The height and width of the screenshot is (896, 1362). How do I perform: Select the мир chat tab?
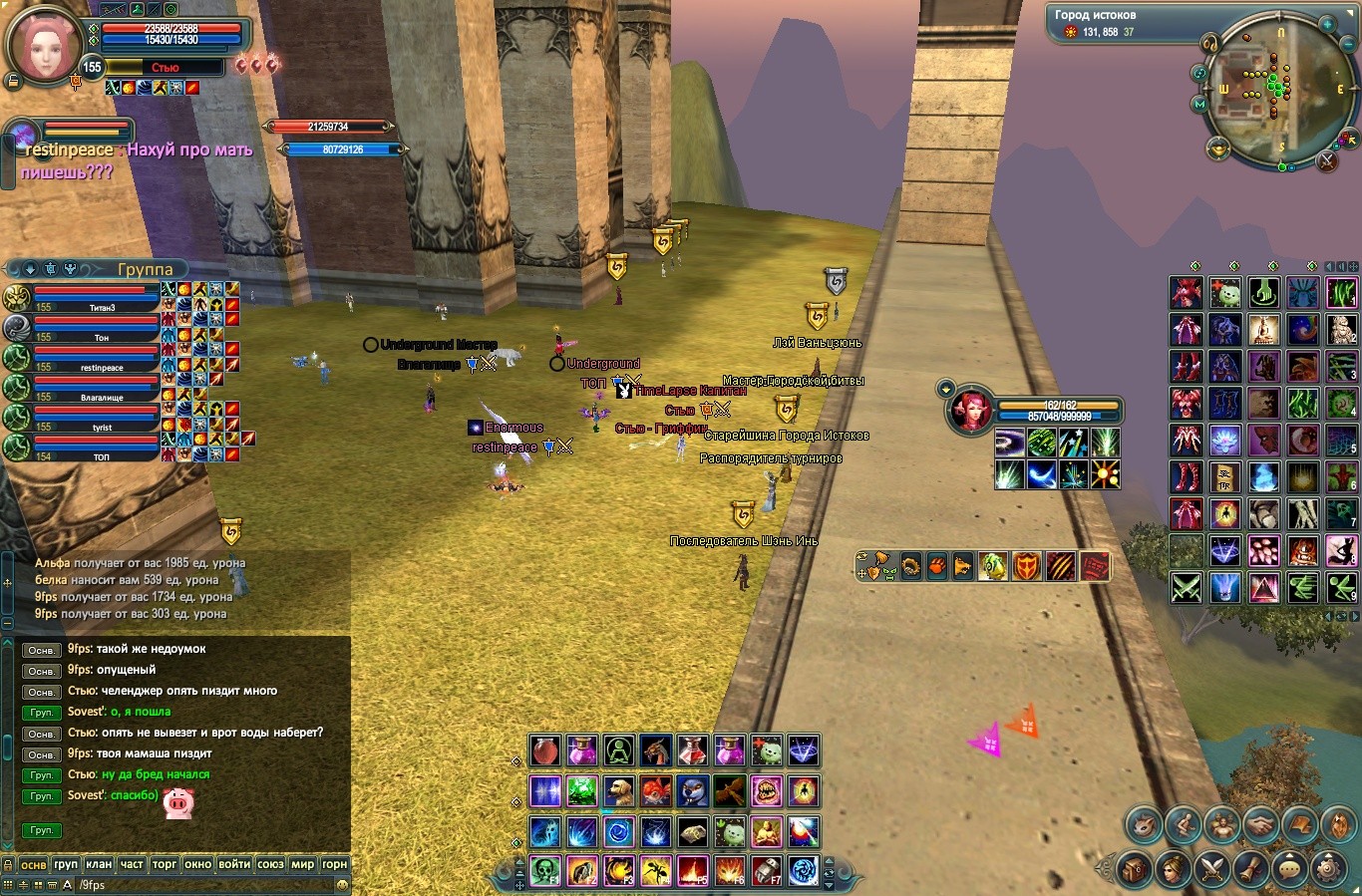coord(303,864)
